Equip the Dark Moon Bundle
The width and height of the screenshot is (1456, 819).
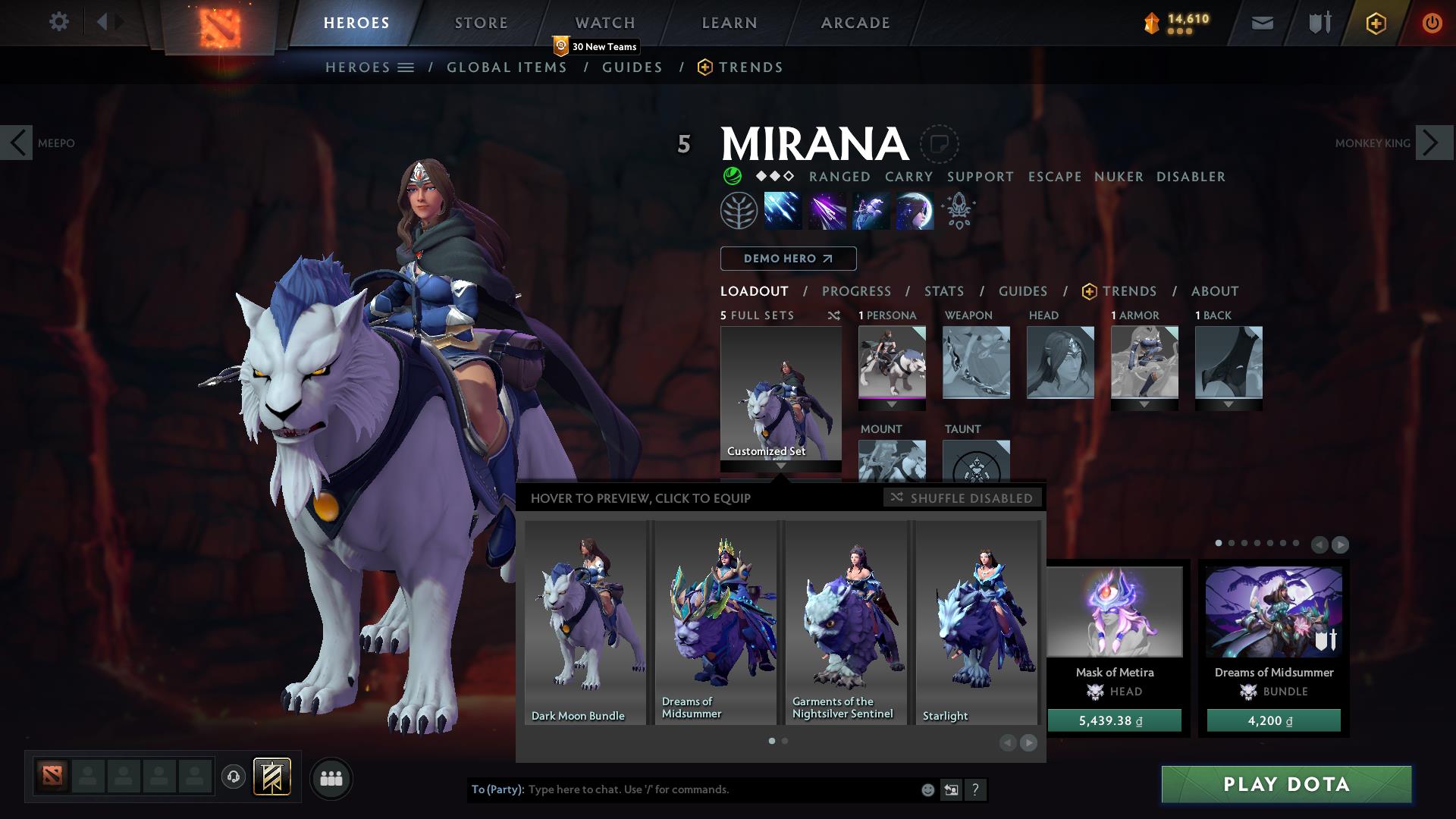pyautogui.click(x=585, y=622)
